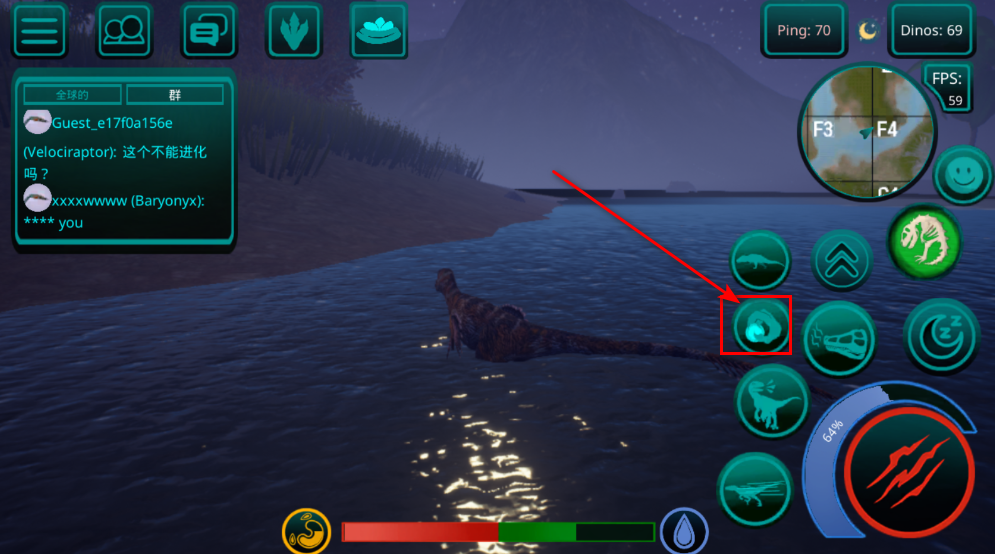Activate the green dinosaur skeleton ability
This screenshot has width=995, height=554.
click(x=925, y=241)
